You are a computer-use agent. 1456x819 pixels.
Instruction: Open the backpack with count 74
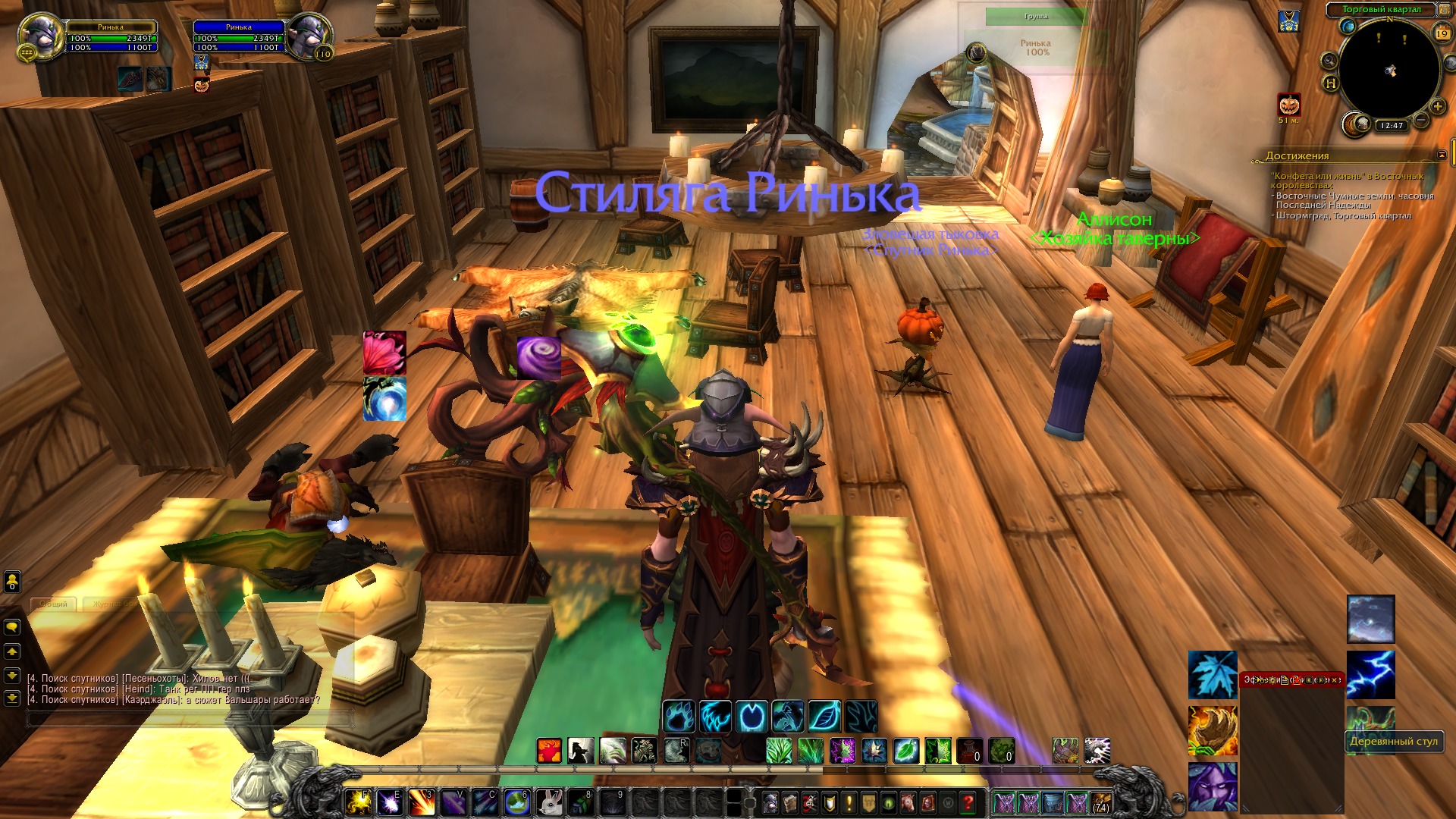click(x=1101, y=802)
